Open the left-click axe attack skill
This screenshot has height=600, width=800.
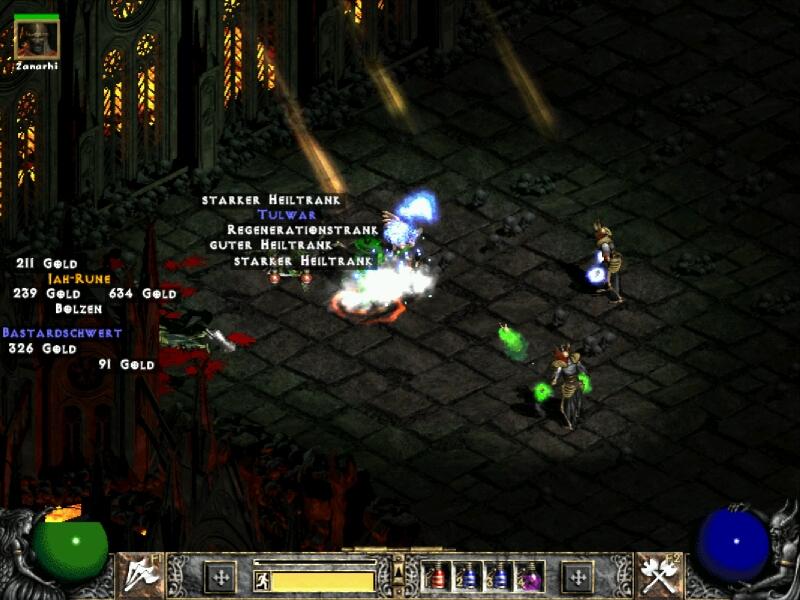tap(141, 575)
